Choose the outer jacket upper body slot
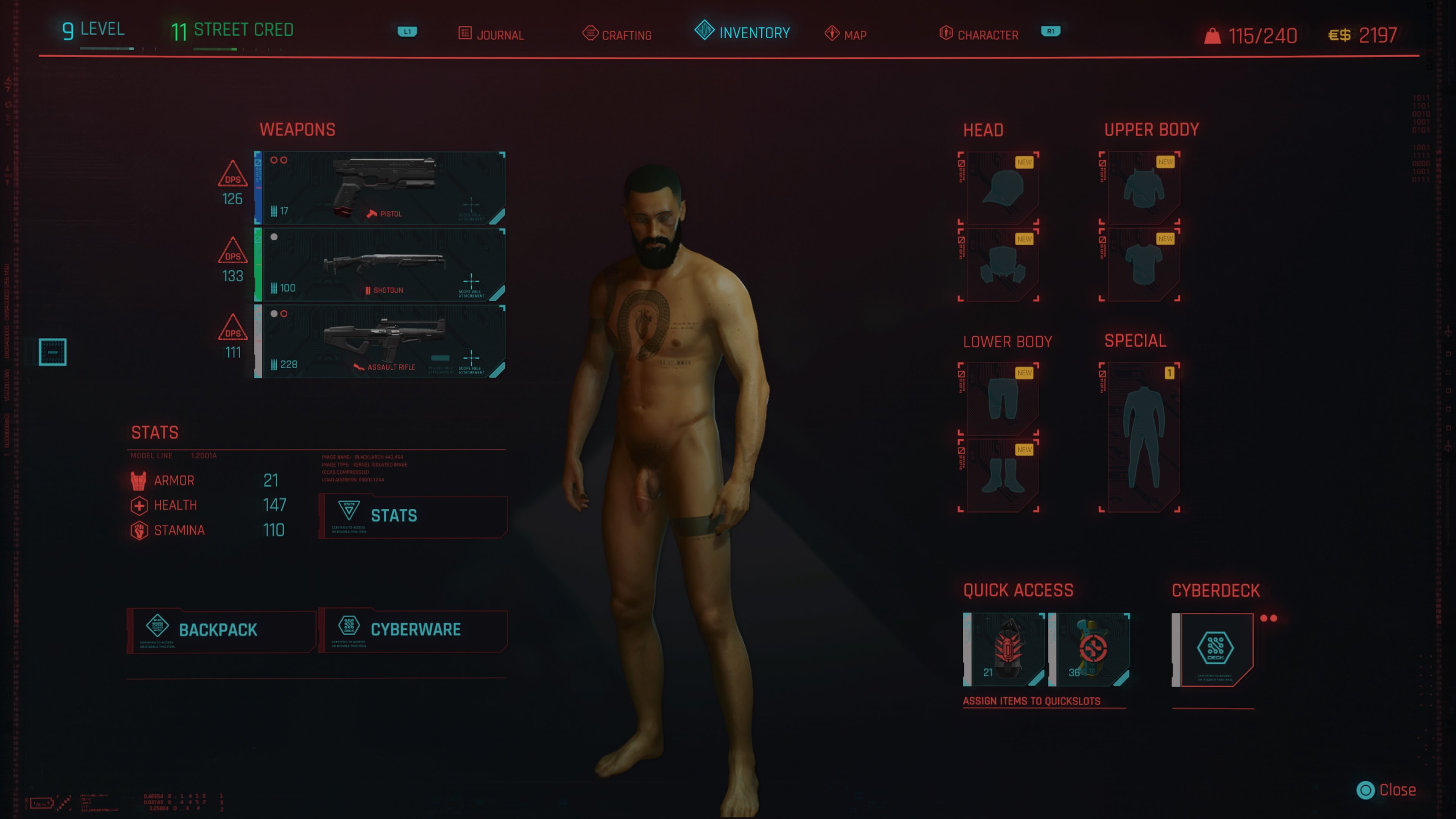1456x819 pixels. [1141, 188]
